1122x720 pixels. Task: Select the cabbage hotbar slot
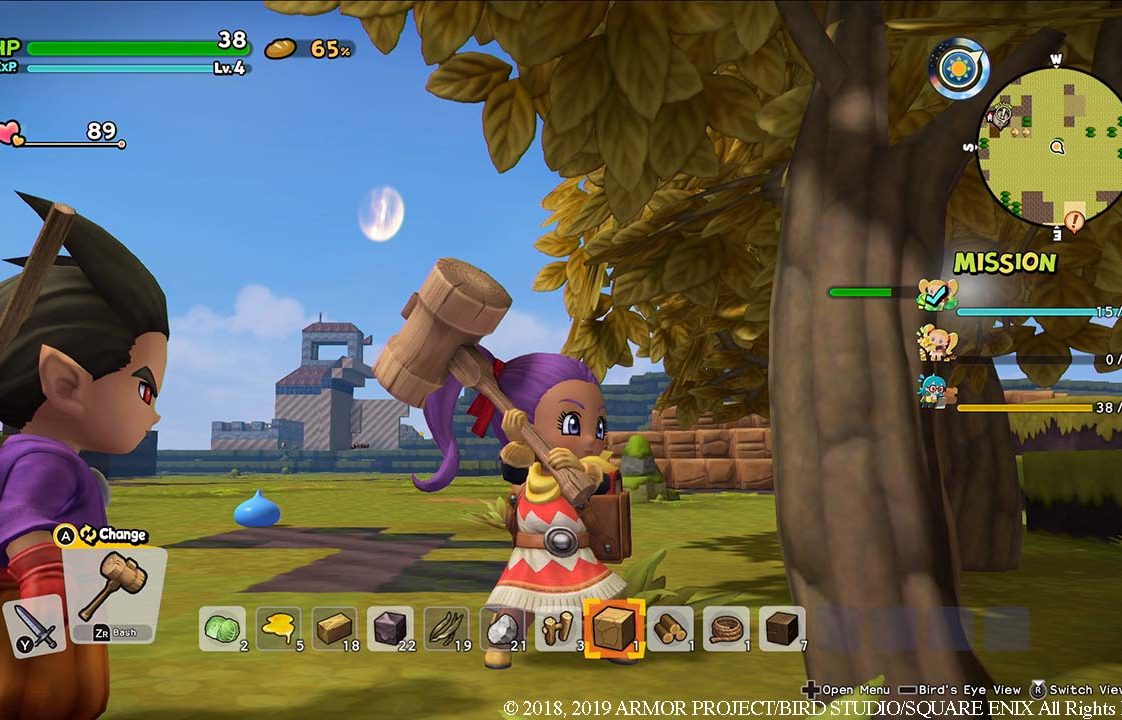pyautogui.click(x=221, y=629)
